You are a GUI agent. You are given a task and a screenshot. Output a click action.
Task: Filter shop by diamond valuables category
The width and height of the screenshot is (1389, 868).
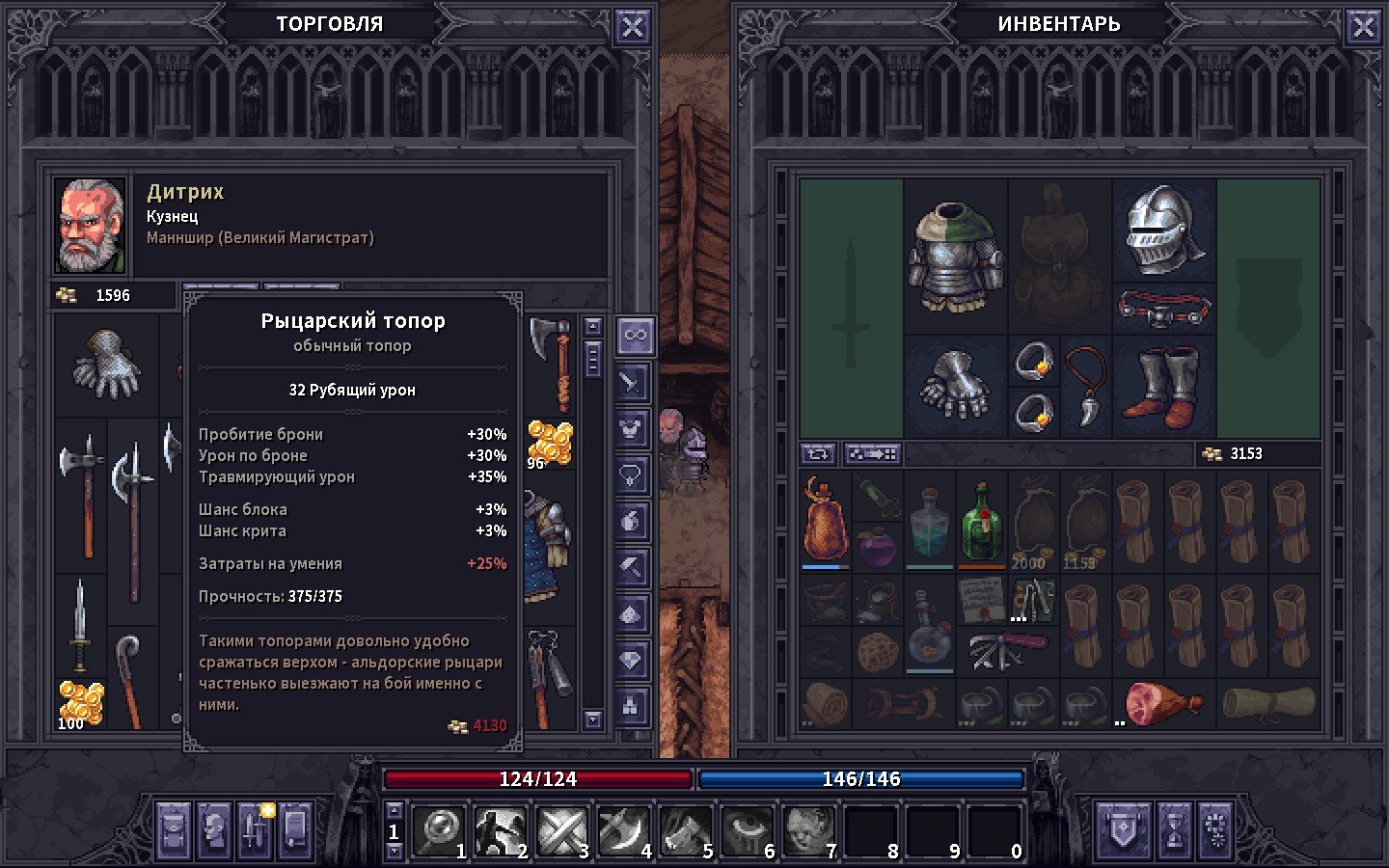click(632, 661)
